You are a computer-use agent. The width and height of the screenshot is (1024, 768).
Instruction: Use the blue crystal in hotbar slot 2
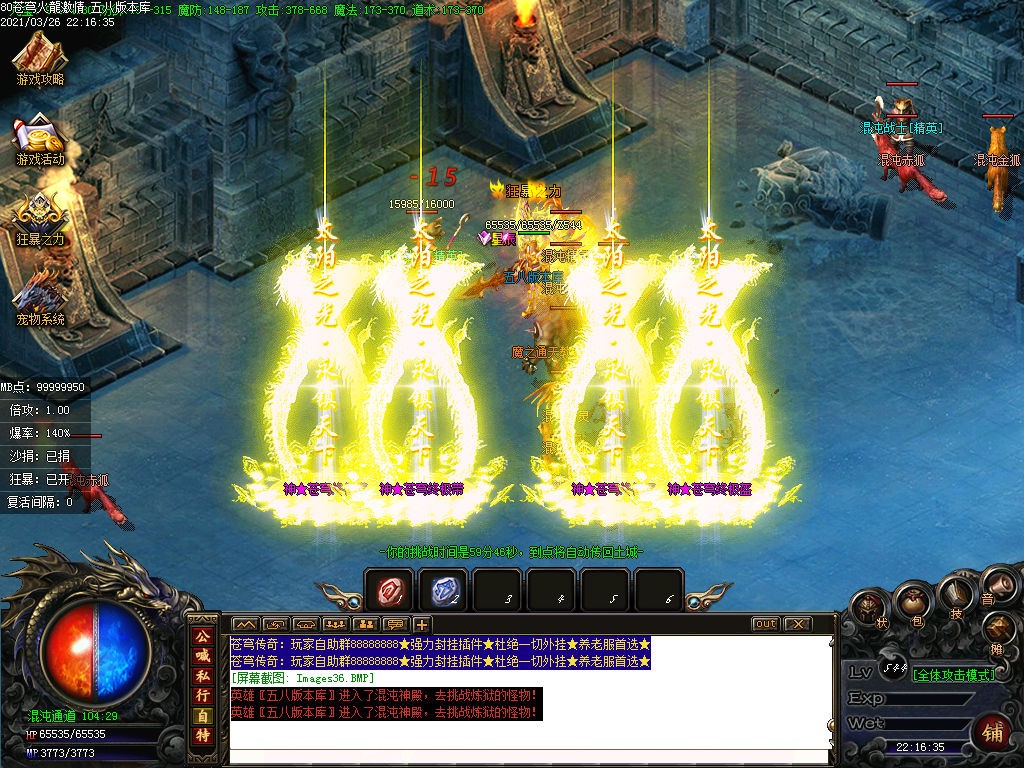[443, 591]
